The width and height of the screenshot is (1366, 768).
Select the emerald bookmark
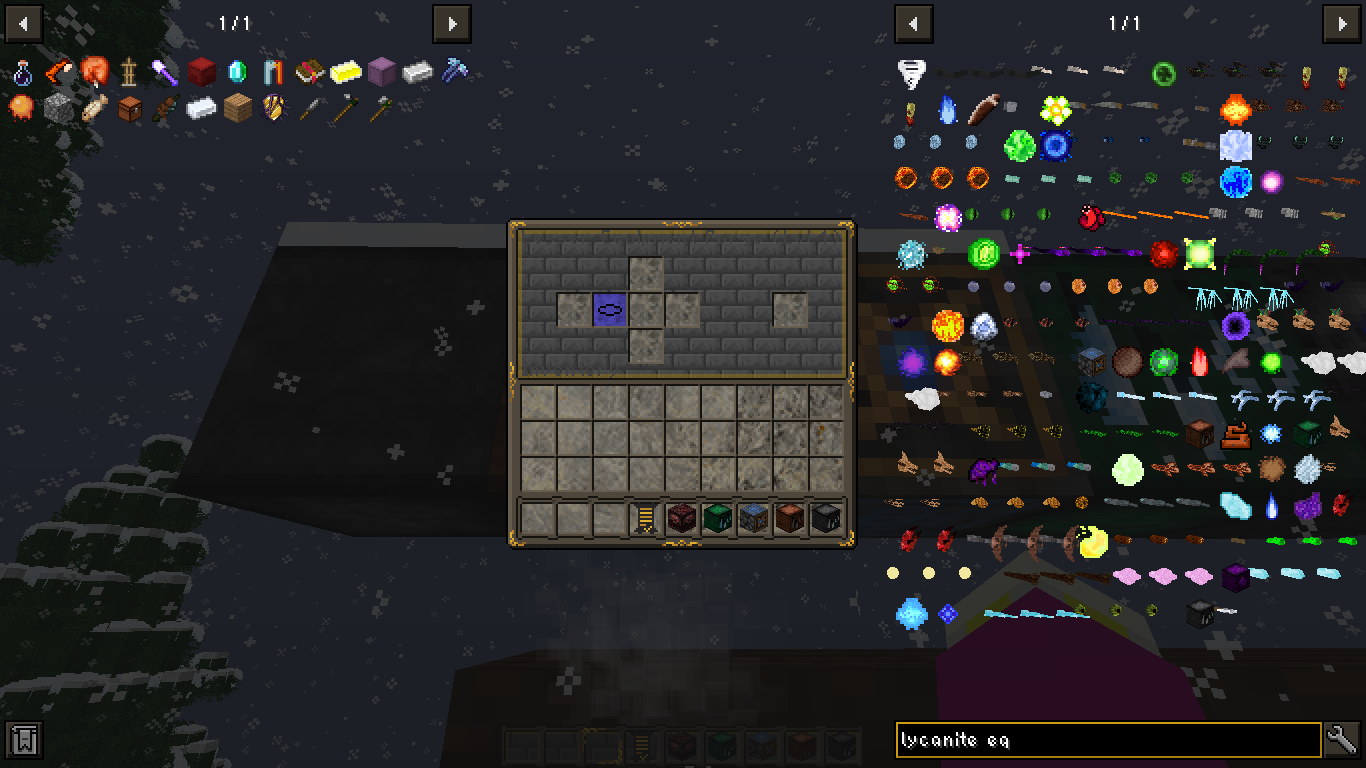[236, 73]
